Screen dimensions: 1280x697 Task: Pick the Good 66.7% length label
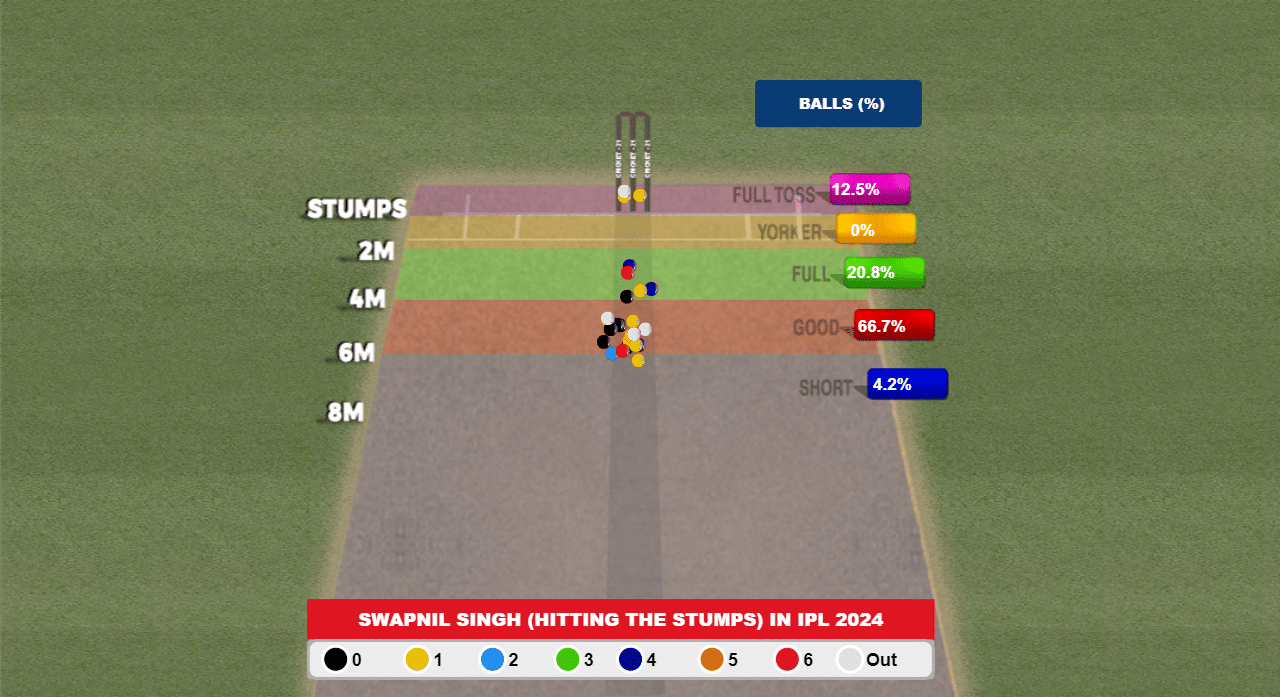[893, 325]
